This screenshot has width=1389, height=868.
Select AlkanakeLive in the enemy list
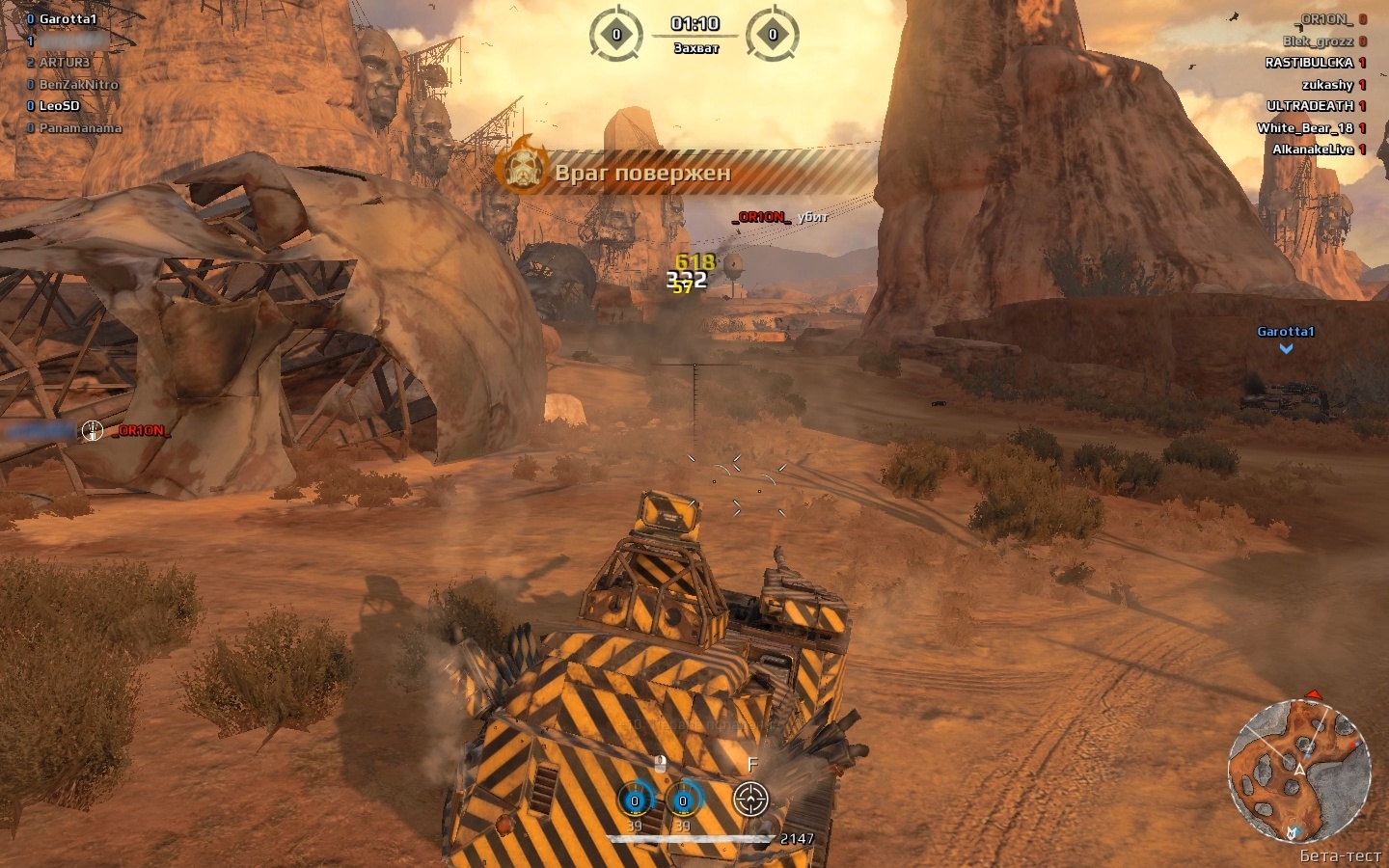pos(1313,149)
